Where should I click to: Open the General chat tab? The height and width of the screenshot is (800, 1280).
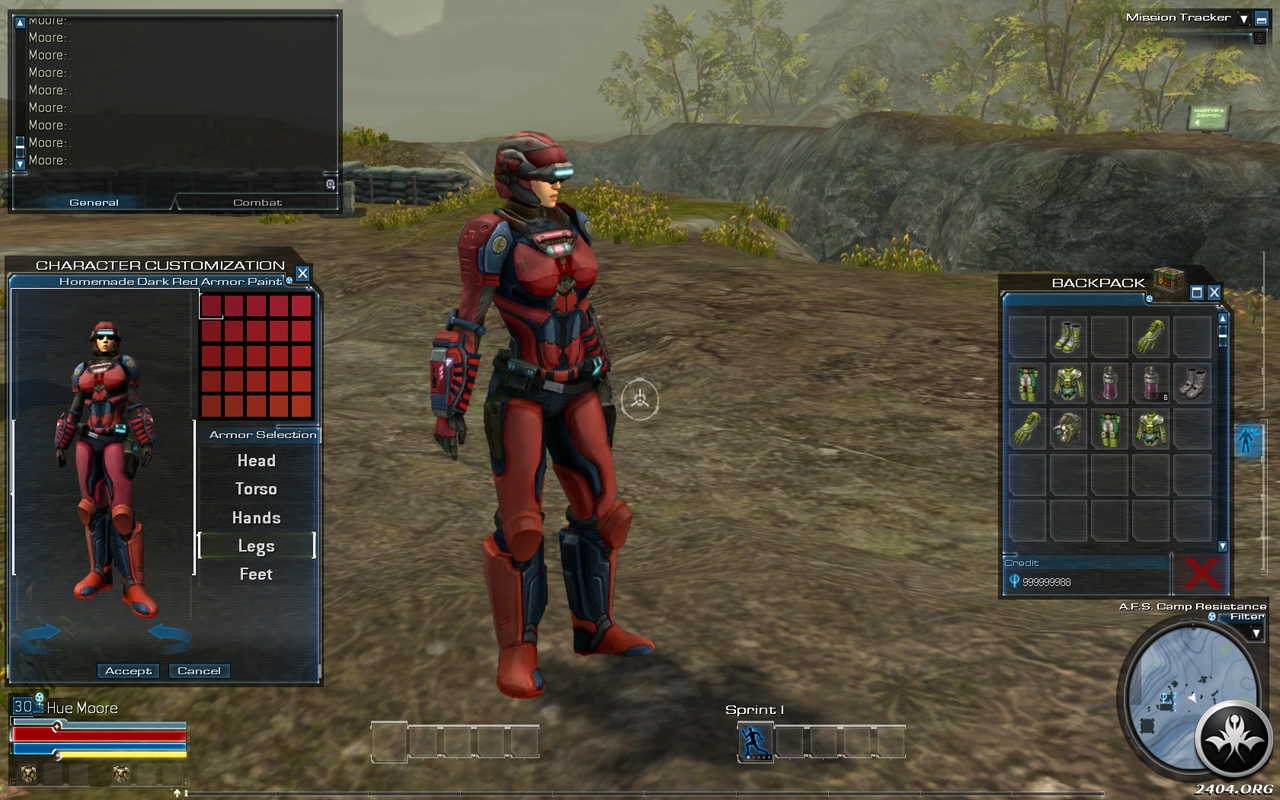pyautogui.click(x=94, y=203)
